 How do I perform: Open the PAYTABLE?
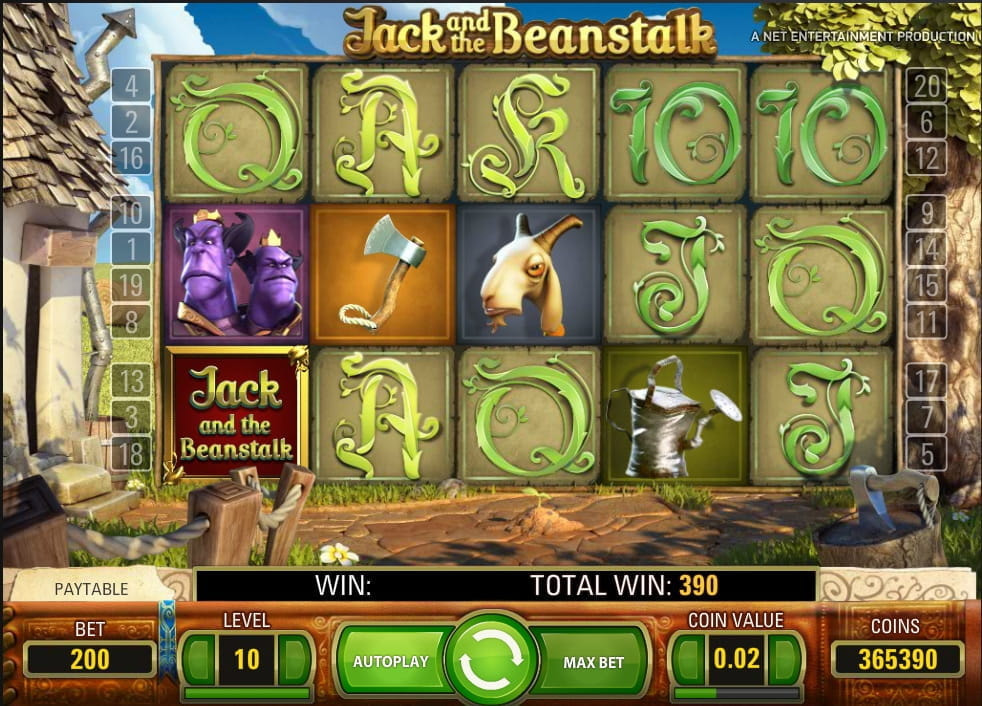[x=90, y=588]
